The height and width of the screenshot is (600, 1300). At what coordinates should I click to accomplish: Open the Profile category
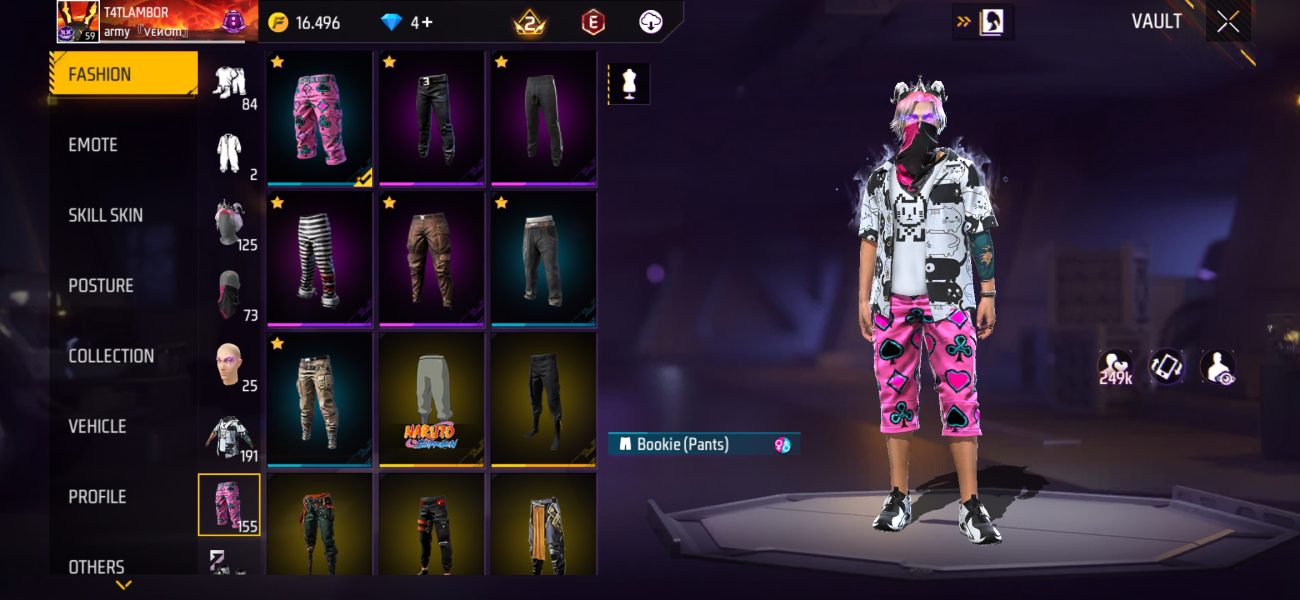coord(97,497)
